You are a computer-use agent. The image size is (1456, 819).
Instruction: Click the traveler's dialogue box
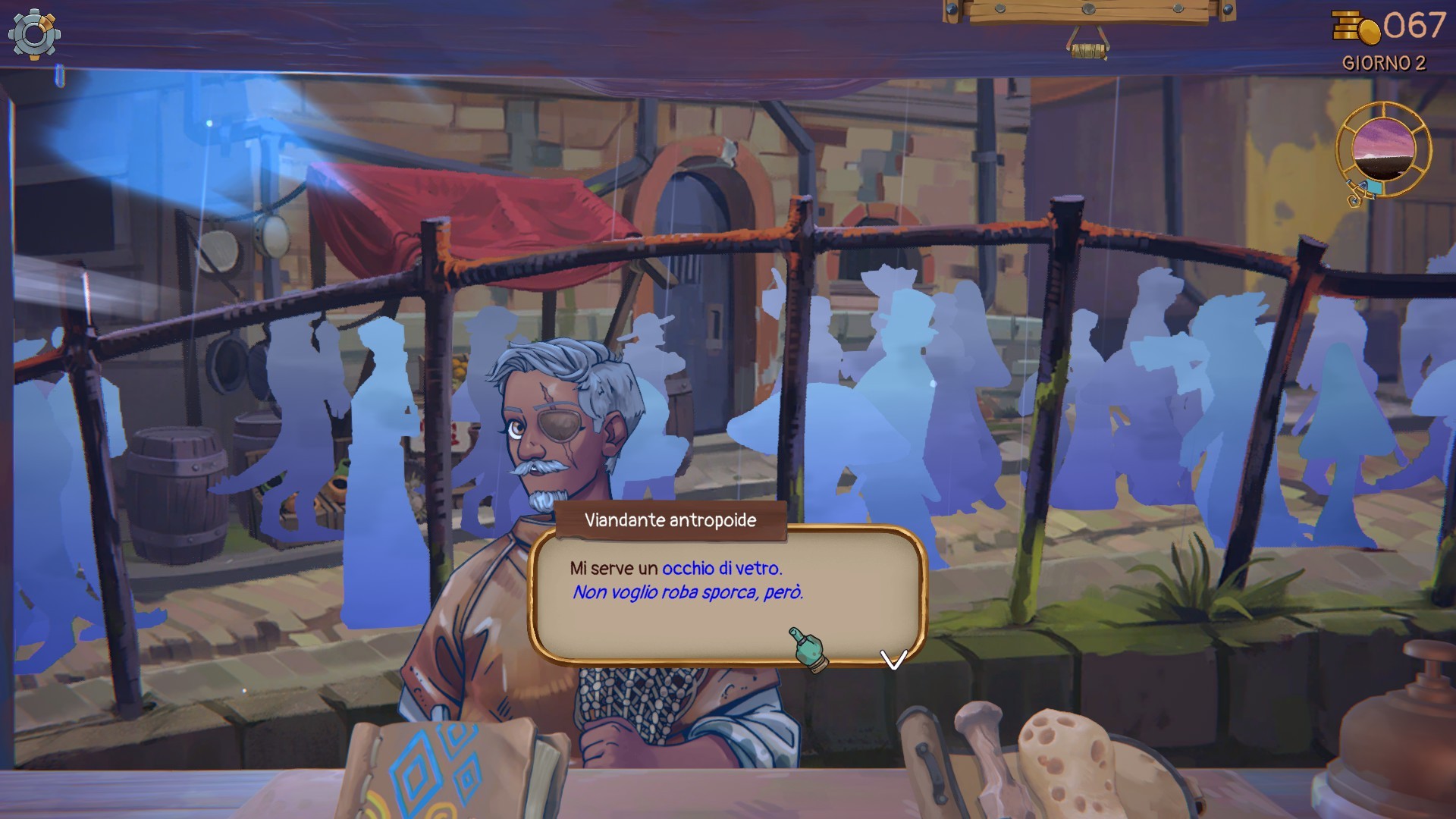(726, 595)
